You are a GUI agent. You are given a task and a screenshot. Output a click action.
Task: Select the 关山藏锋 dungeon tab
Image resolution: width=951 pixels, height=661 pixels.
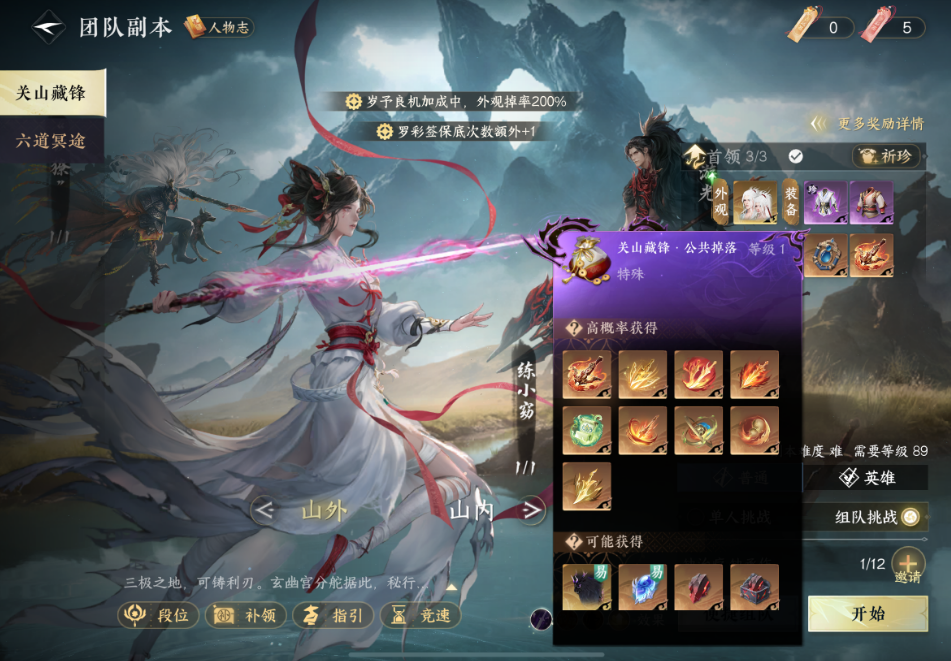(x=51, y=94)
